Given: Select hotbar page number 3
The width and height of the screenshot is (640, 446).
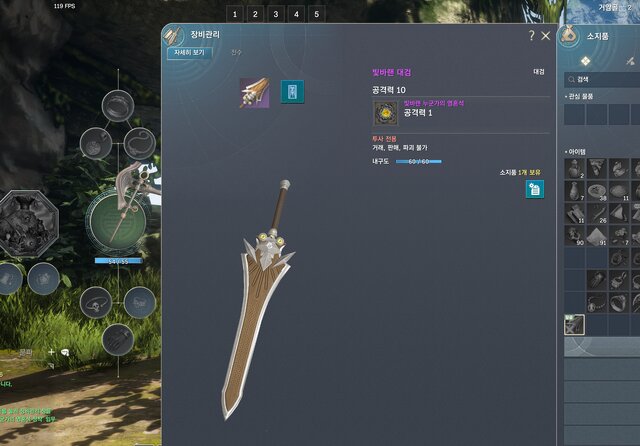Looking at the screenshot, I should pyautogui.click(x=276, y=14).
